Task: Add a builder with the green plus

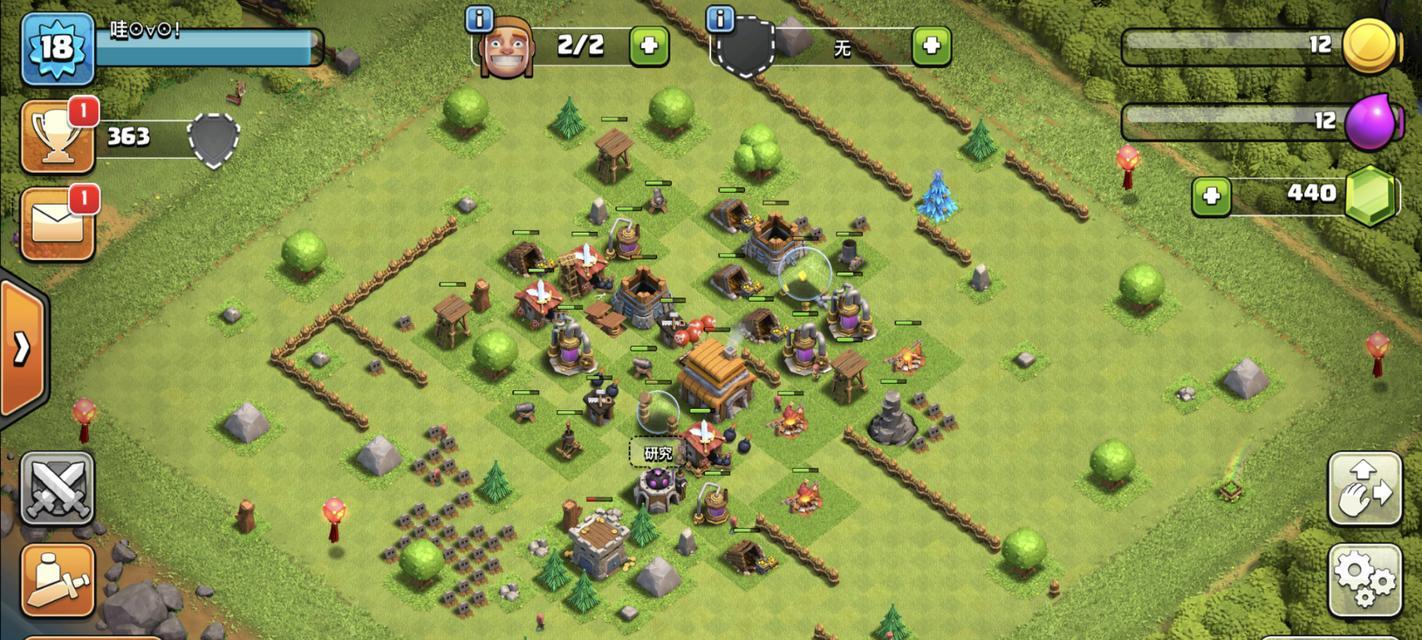Action: pos(649,46)
